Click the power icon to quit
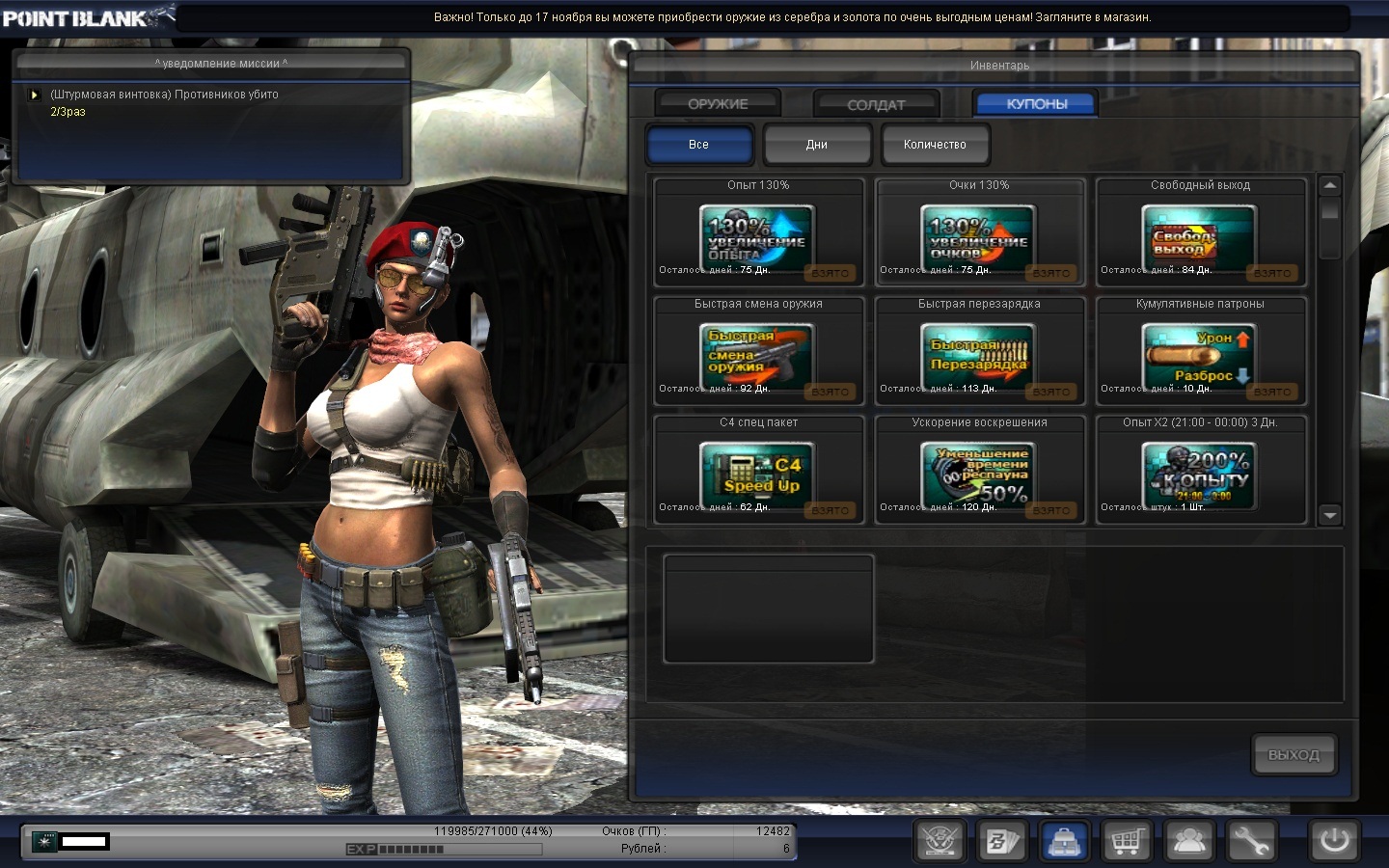The image size is (1389, 868). coord(1335,841)
